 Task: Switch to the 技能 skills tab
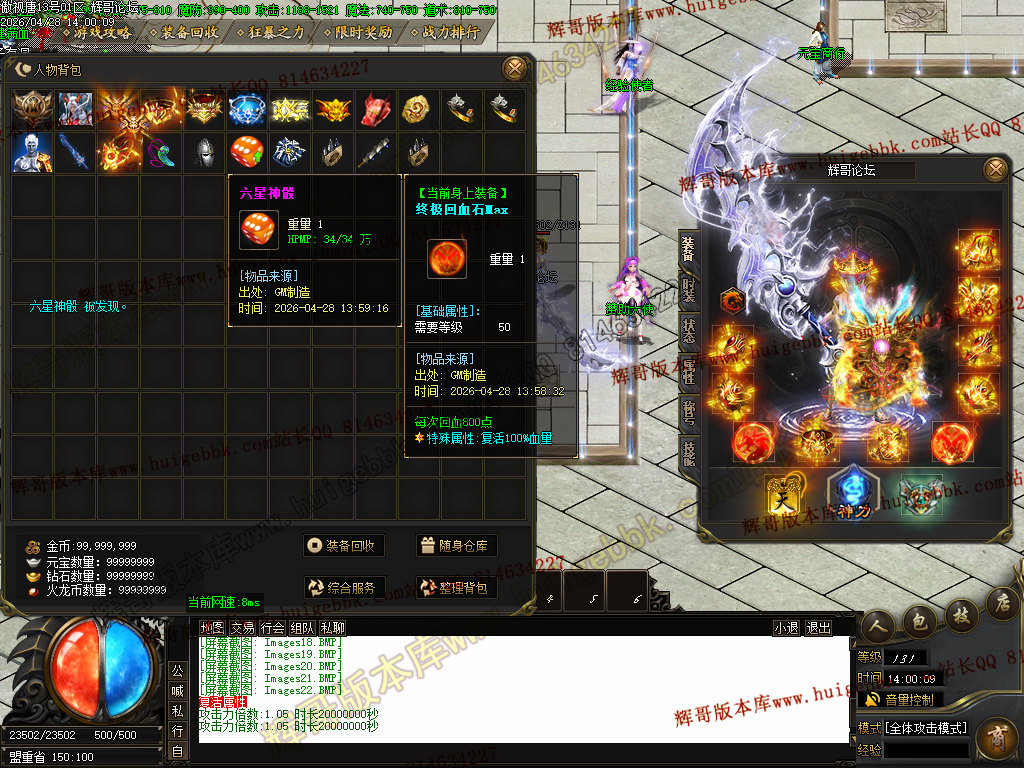pyautogui.click(x=688, y=452)
